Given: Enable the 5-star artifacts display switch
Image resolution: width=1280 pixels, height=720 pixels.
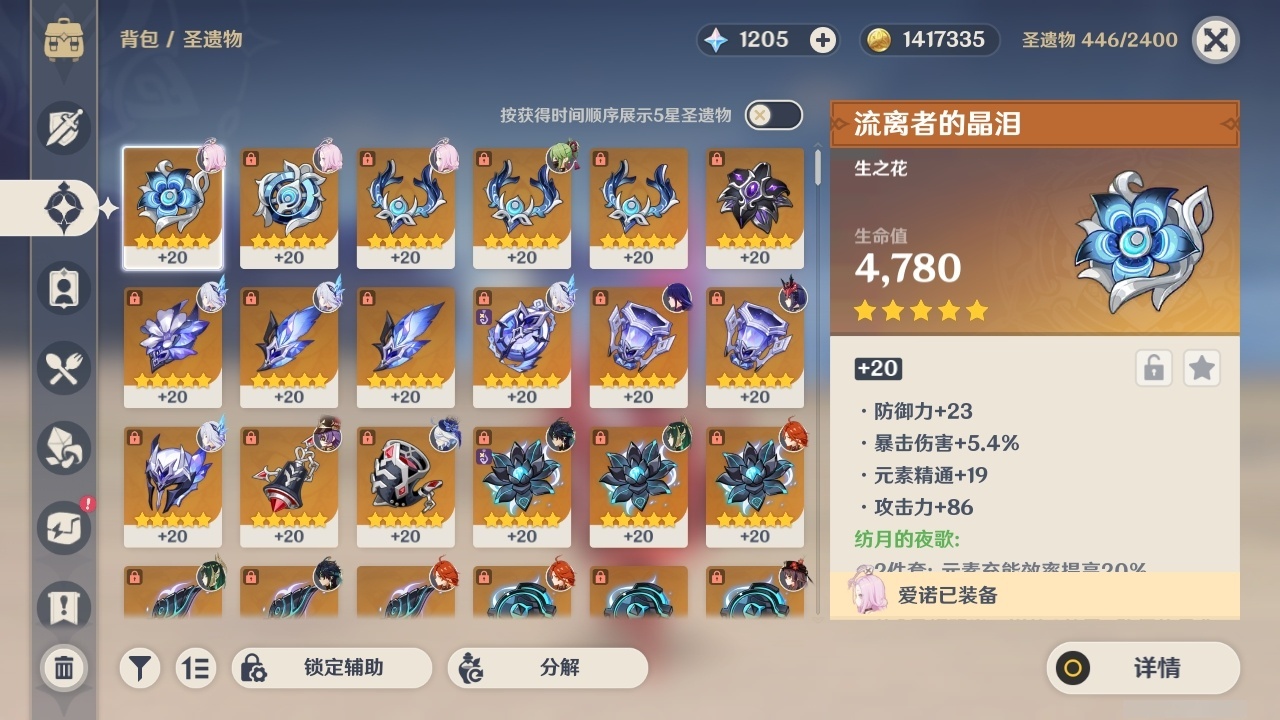Looking at the screenshot, I should point(771,115).
